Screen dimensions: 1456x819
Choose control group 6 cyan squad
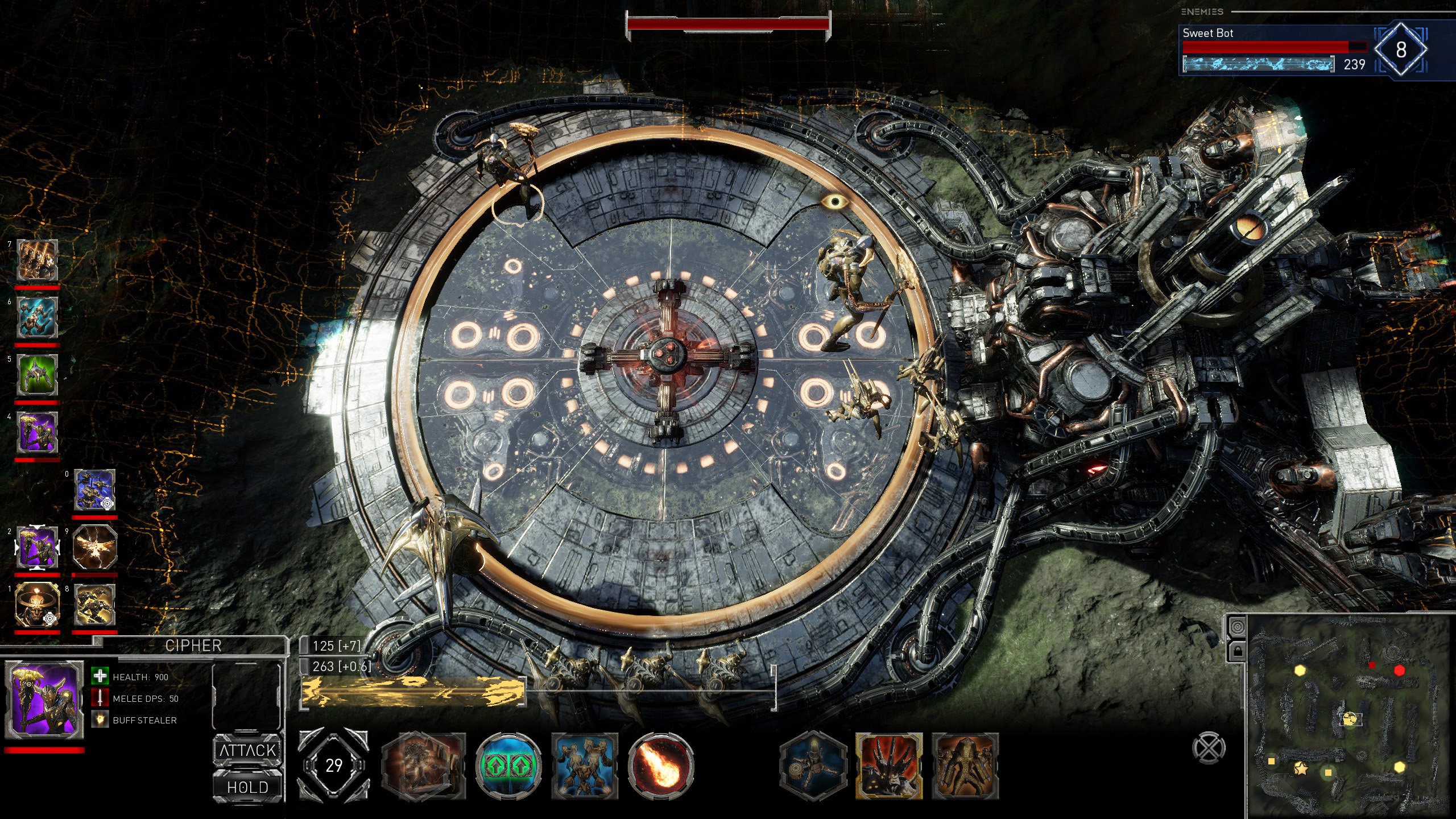pyautogui.click(x=38, y=318)
